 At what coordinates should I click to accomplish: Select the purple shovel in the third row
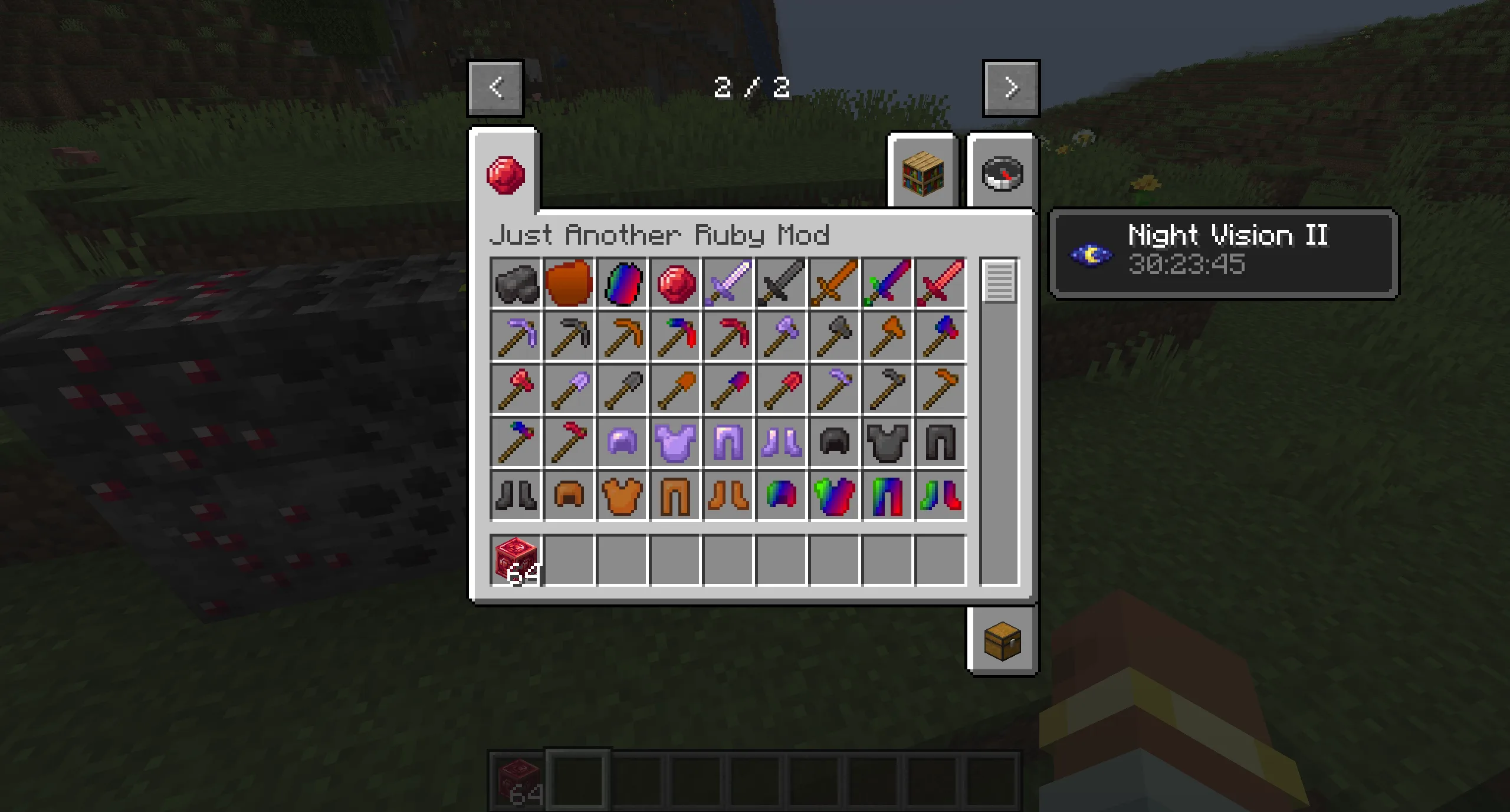(568, 389)
